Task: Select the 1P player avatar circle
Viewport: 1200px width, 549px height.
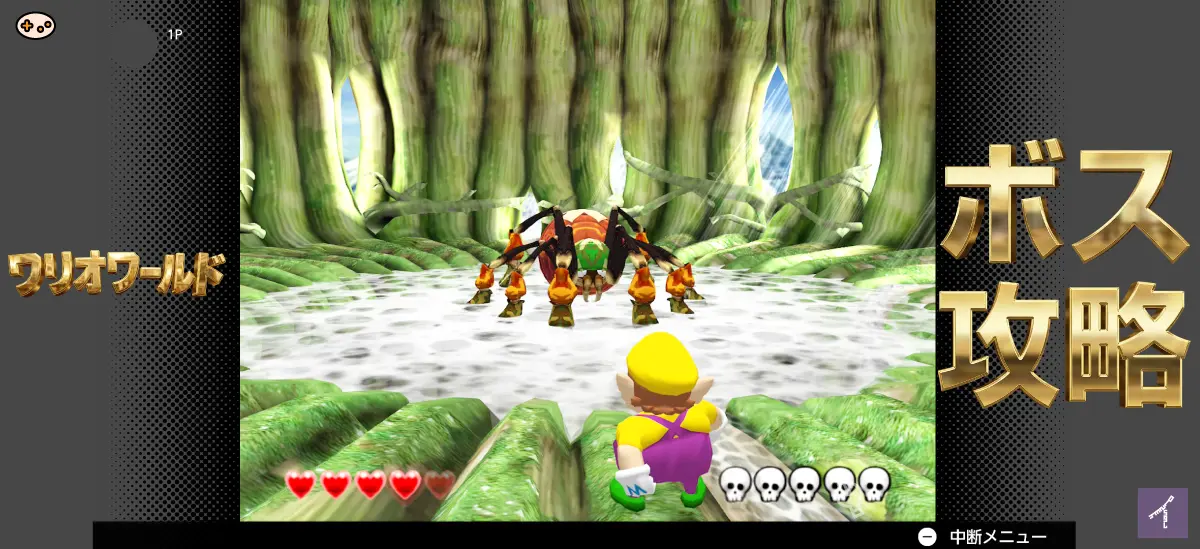Action: coord(134,42)
